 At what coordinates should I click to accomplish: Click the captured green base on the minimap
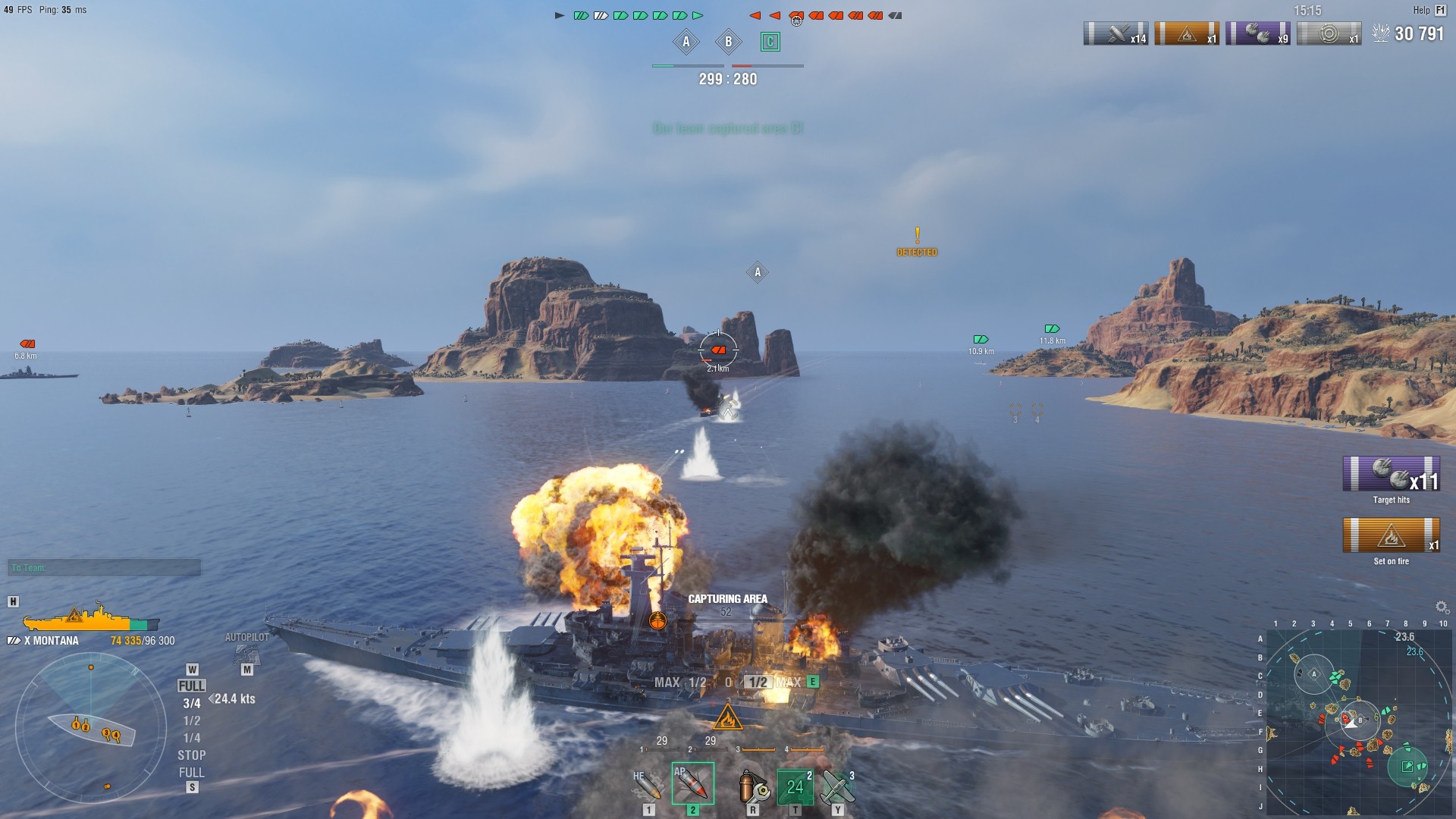pyautogui.click(x=1407, y=767)
